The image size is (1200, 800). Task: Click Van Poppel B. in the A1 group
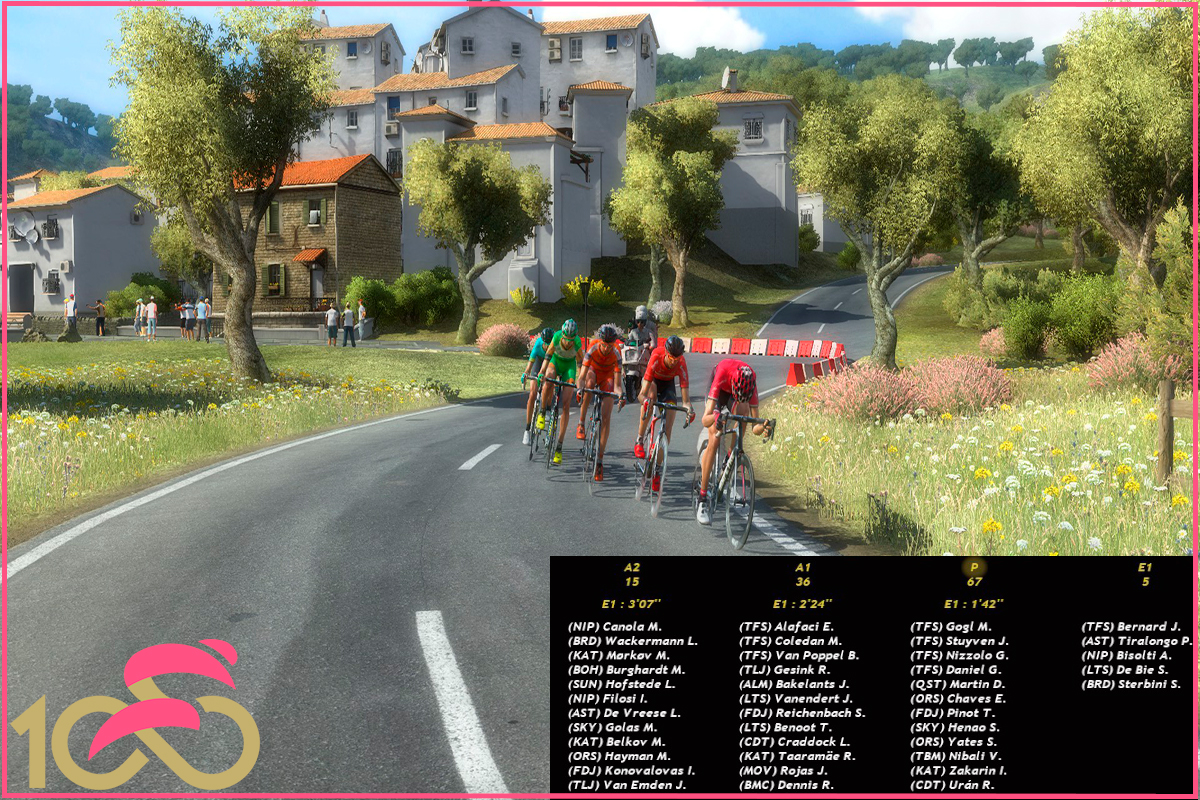click(x=799, y=655)
